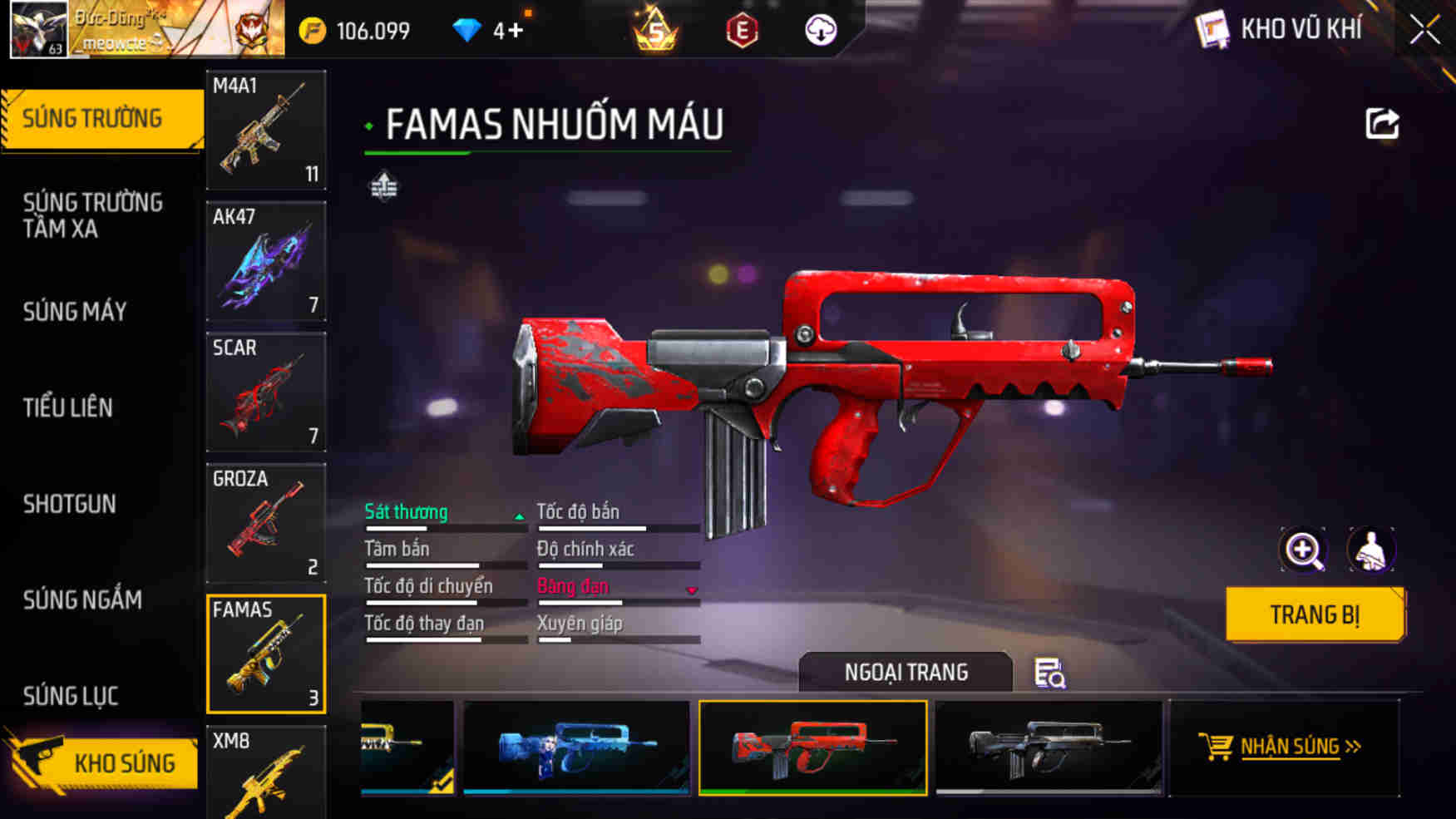Follow the Nhận Súng link
1456x819 pixels.
click(x=1289, y=747)
